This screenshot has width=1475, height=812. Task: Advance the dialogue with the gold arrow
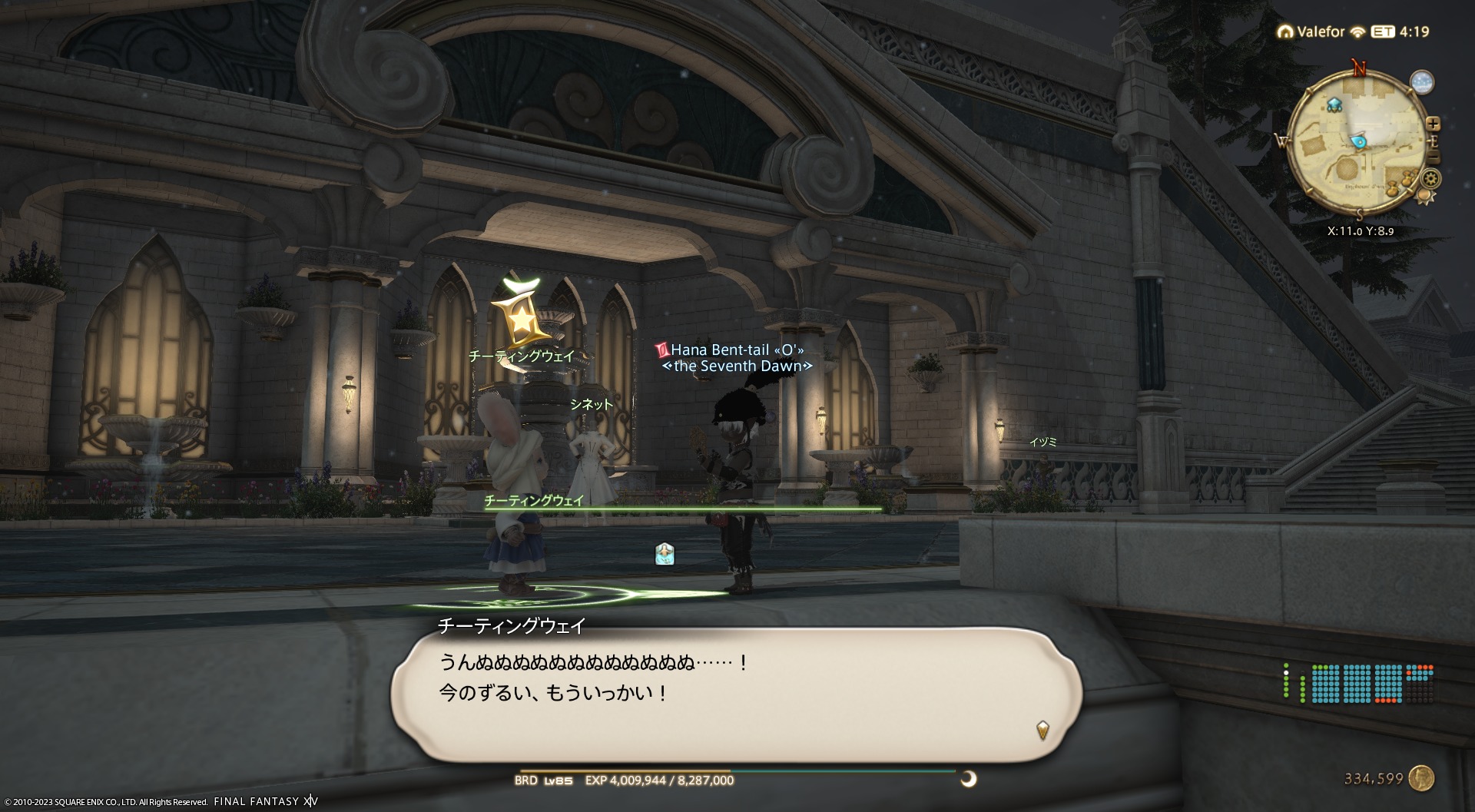(1042, 728)
